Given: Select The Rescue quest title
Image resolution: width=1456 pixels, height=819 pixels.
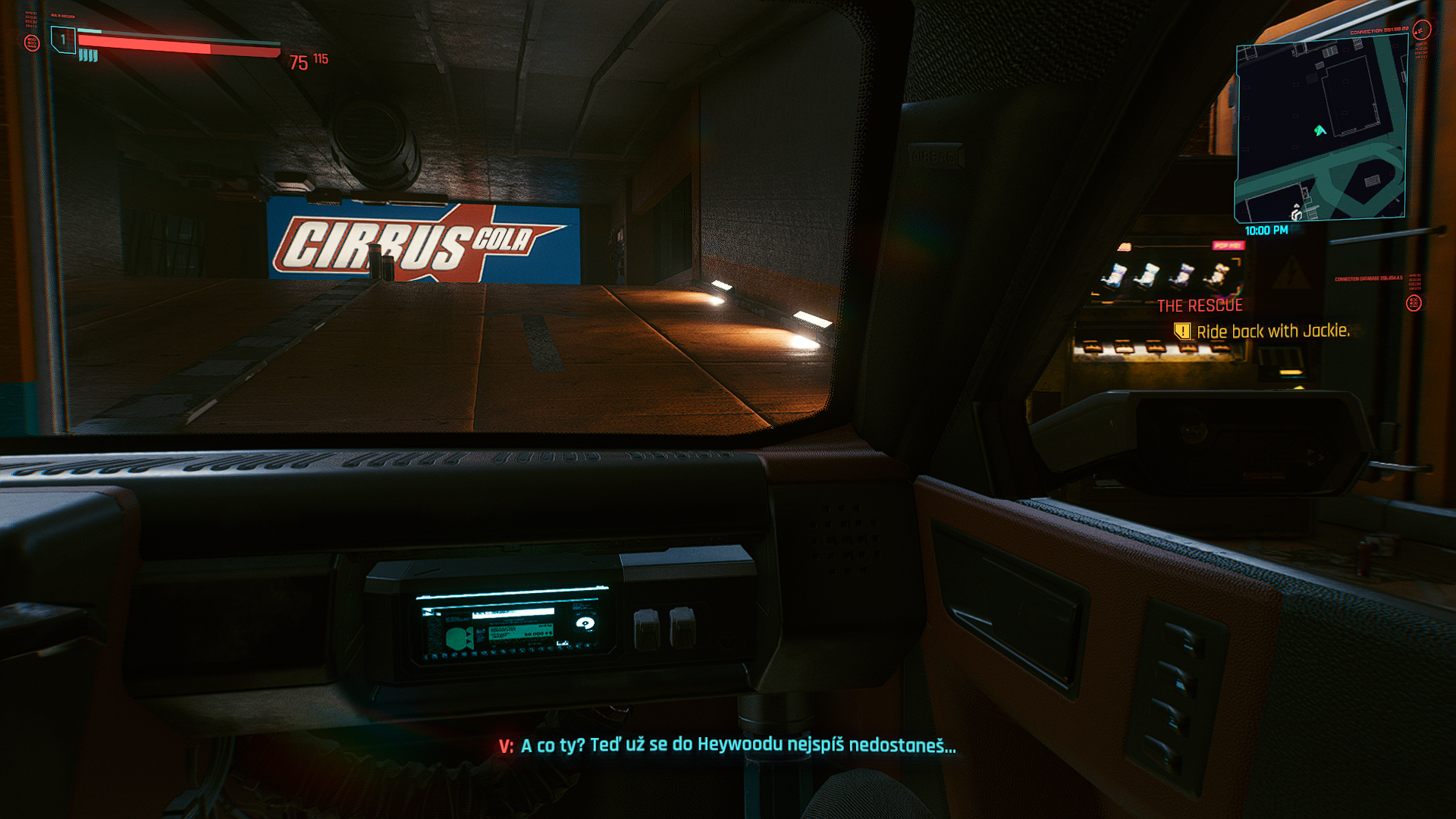Looking at the screenshot, I should tap(1200, 306).
